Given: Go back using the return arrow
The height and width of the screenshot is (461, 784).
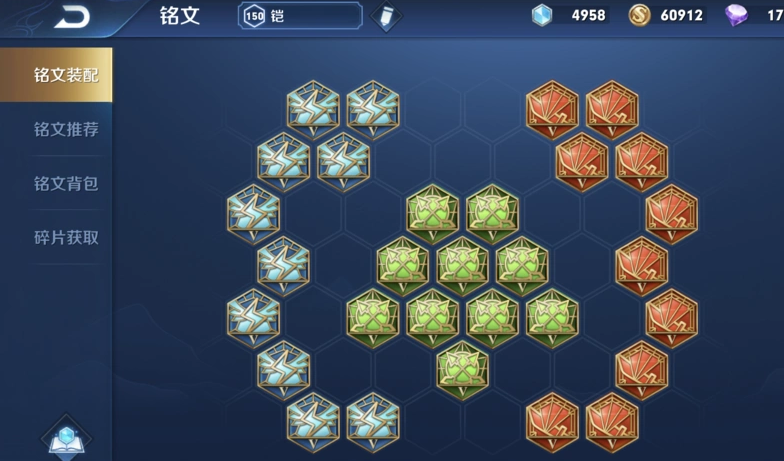Looking at the screenshot, I should pos(71,16).
